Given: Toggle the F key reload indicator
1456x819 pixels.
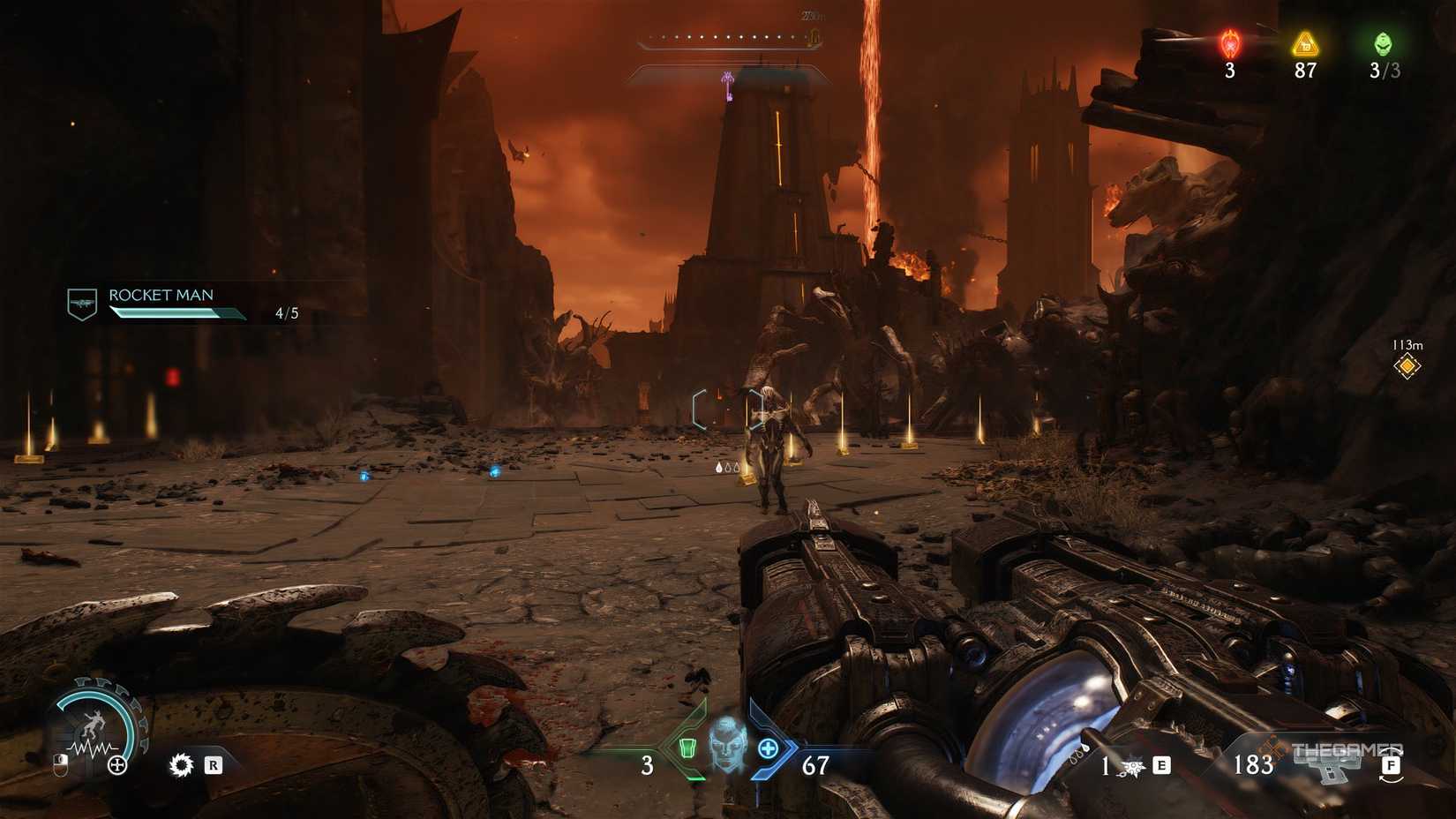Looking at the screenshot, I should (x=1391, y=764).
